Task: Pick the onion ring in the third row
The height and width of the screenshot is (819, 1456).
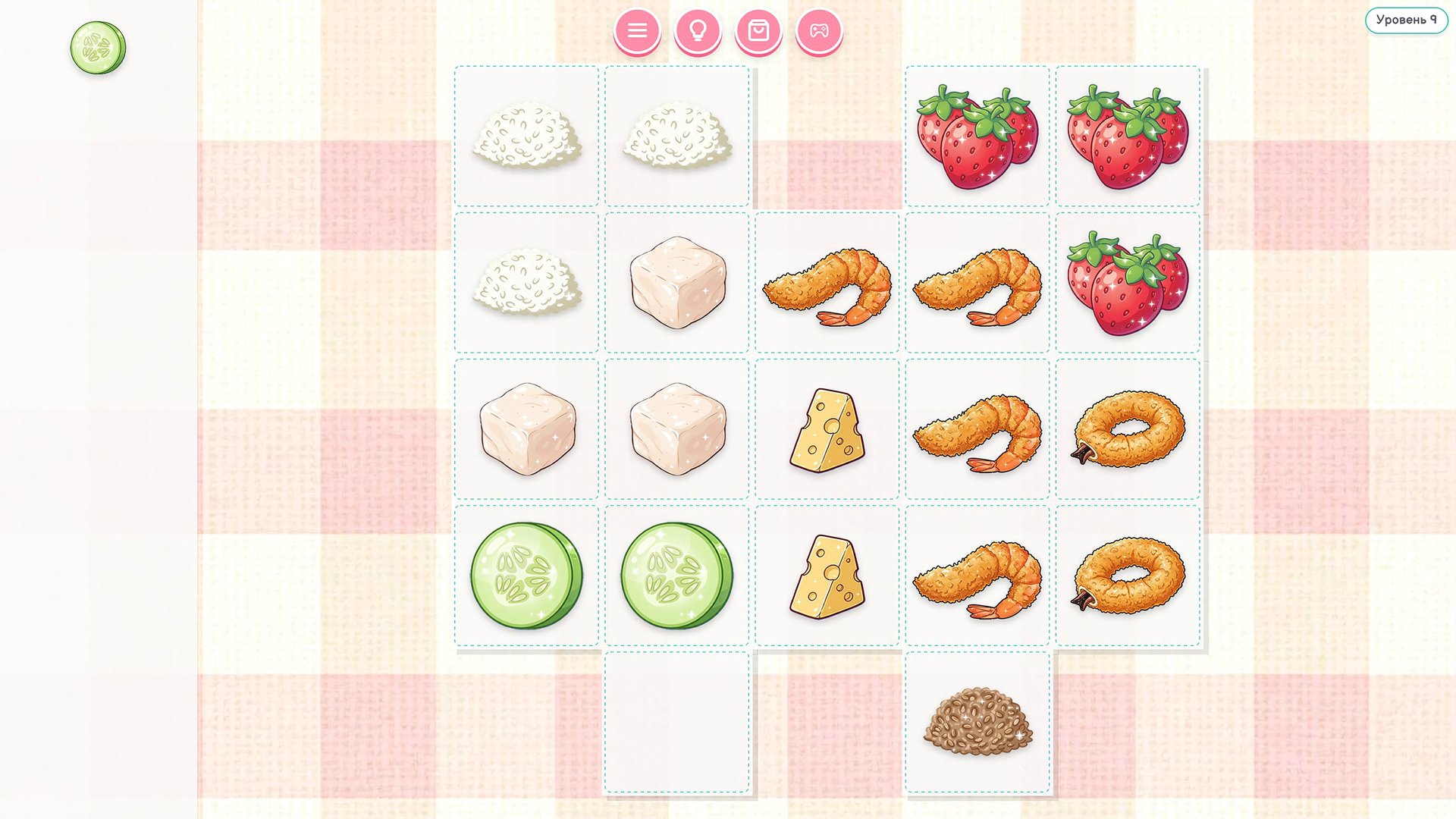Action: (1127, 428)
